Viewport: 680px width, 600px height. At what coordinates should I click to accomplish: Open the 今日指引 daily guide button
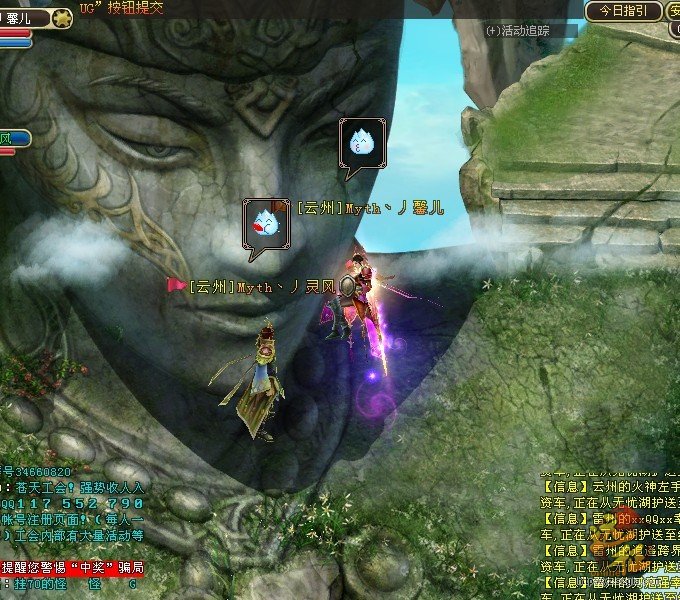coord(624,11)
